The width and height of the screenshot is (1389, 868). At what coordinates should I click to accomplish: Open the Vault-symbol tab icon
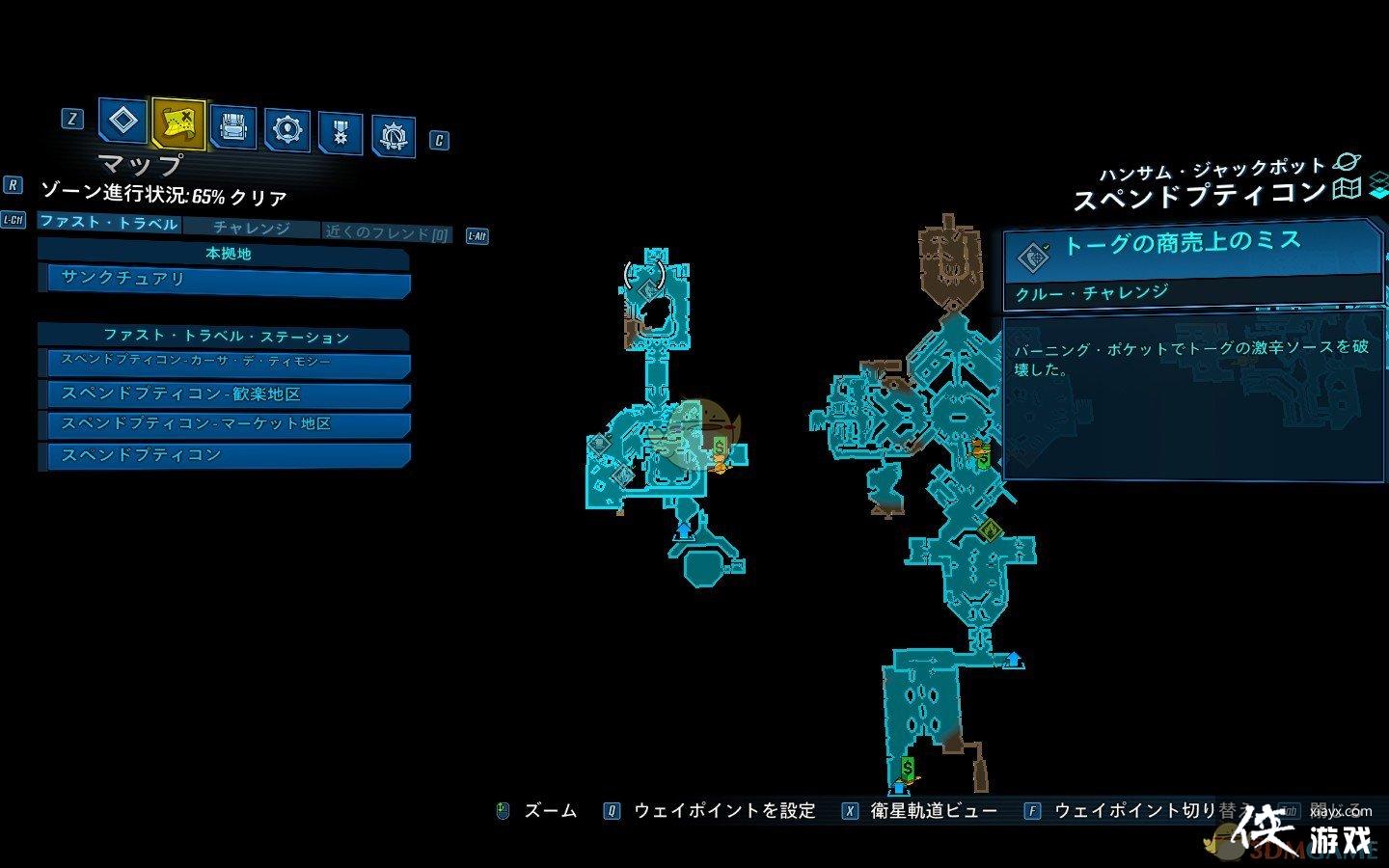pyautogui.click(x=393, y=137)
